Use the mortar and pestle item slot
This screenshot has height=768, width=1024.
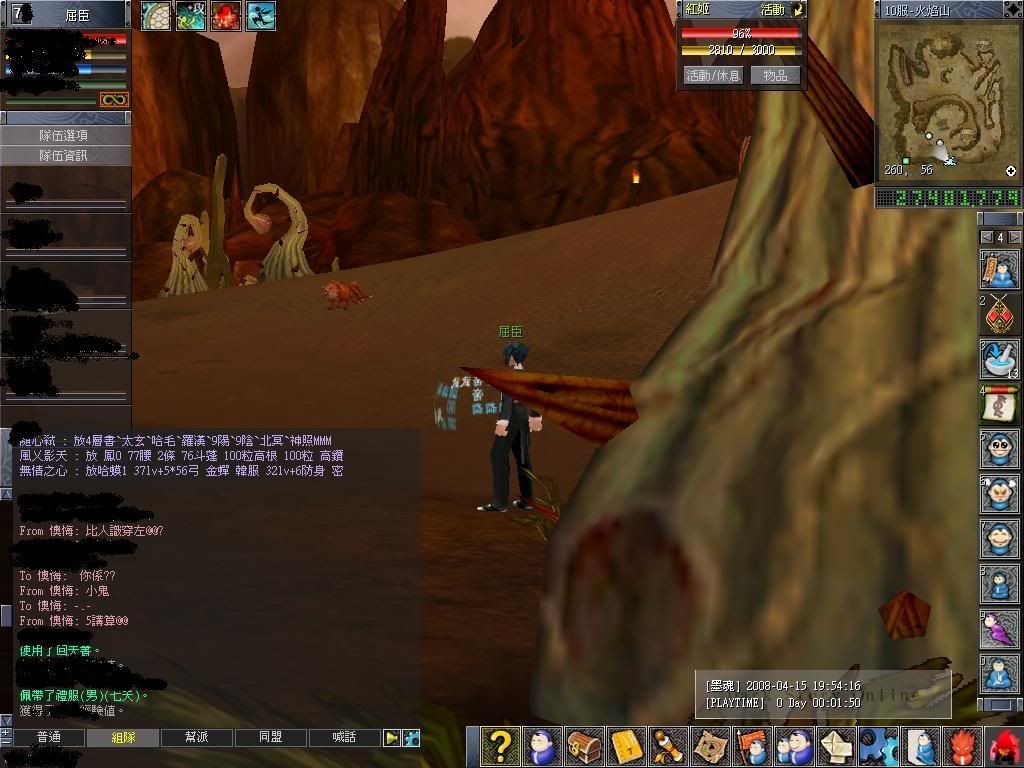pyautogui.click(x=999, y=359)
